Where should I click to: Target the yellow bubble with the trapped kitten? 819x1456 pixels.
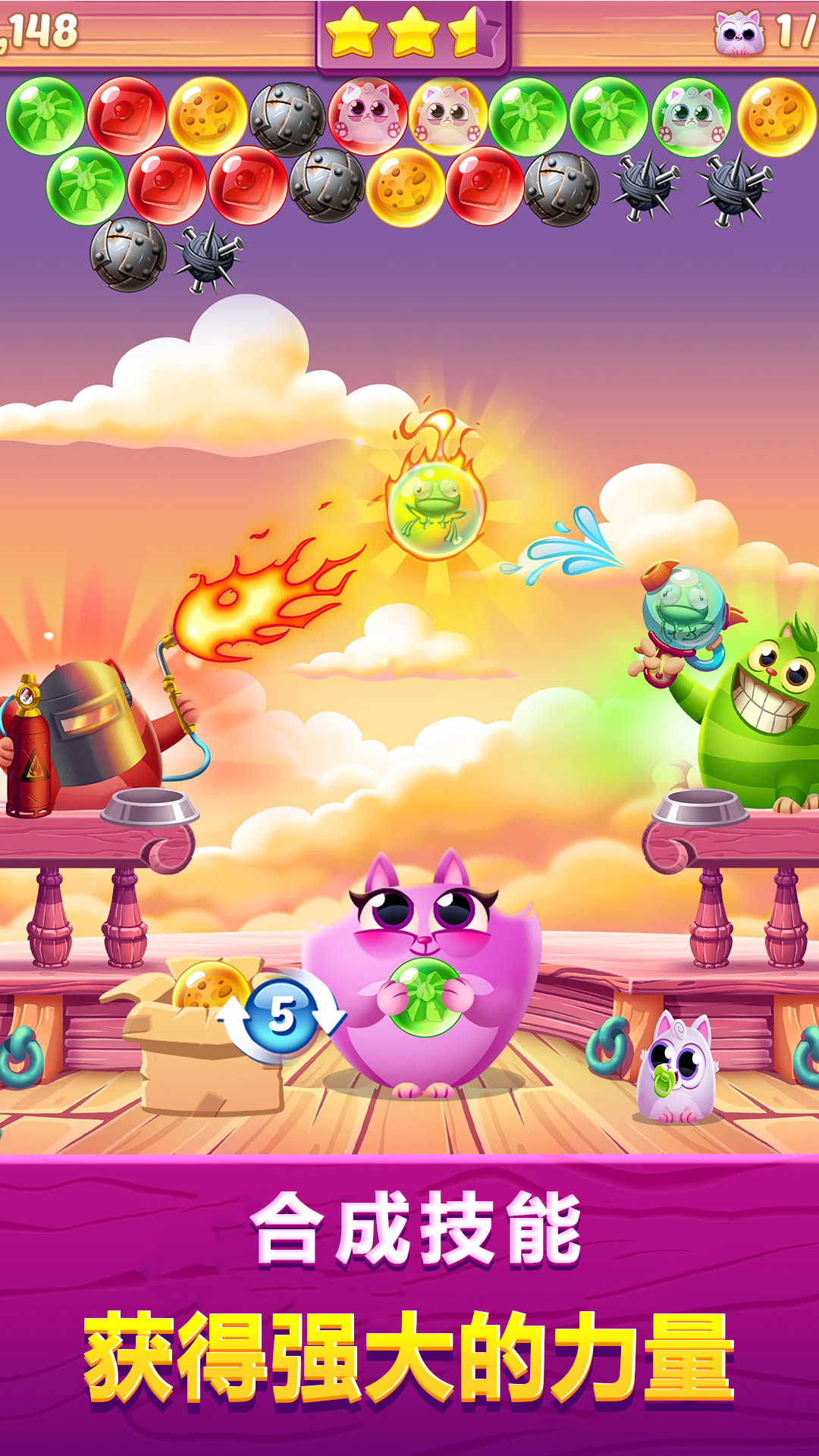448,116
